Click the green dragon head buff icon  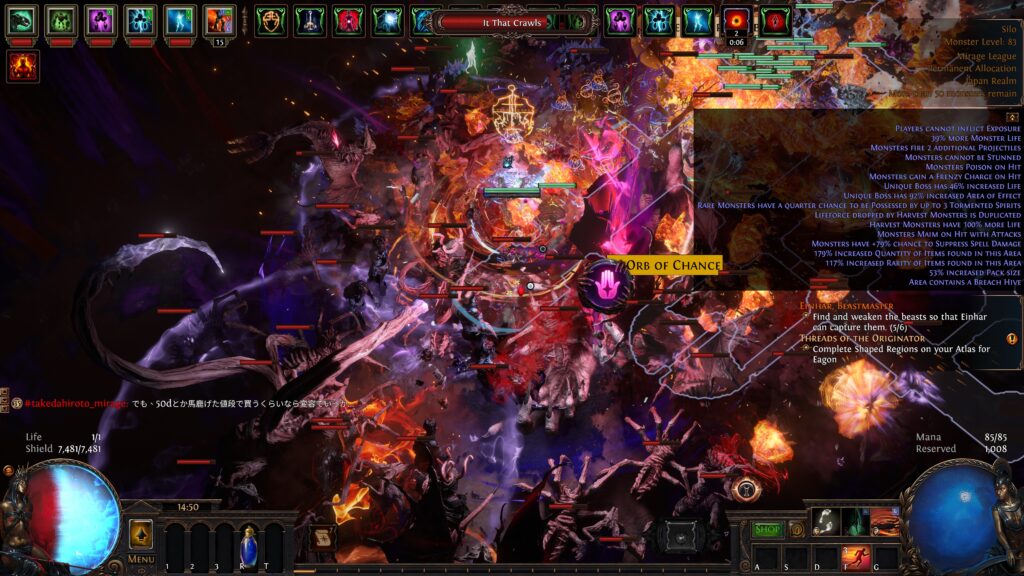[x=22, y=20]
